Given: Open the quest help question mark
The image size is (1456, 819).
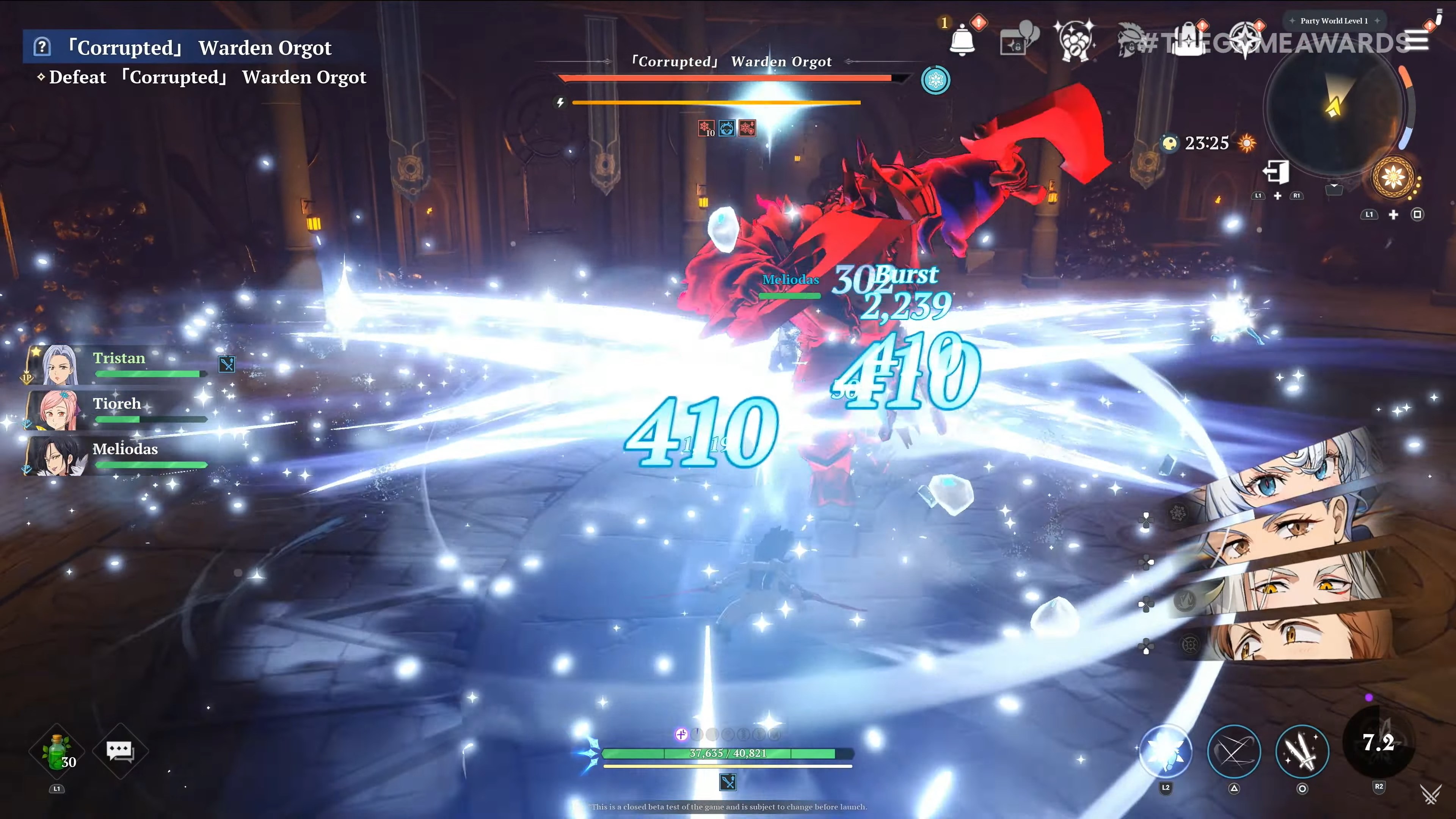Looking at the screenshot, I should (x=42, y=46).
